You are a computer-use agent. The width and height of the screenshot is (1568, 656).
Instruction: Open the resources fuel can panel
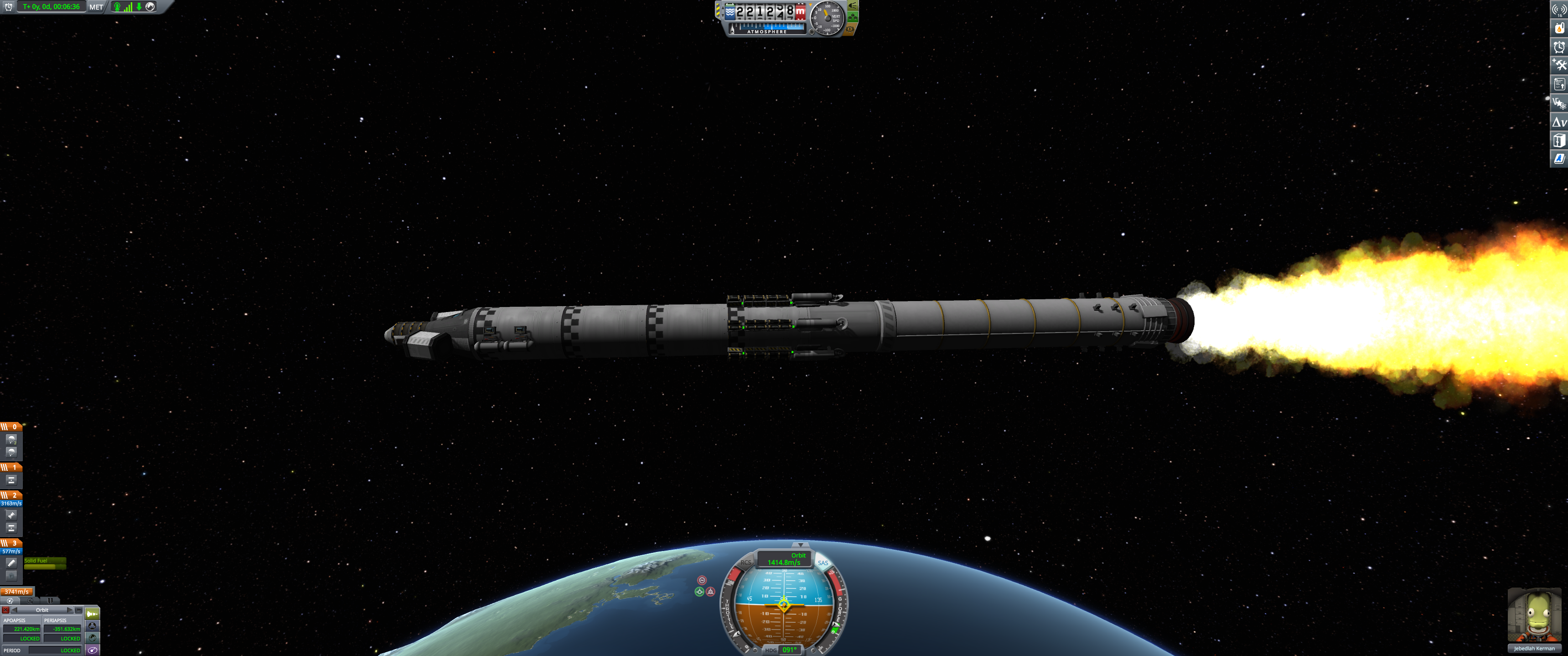[1558, 28]
